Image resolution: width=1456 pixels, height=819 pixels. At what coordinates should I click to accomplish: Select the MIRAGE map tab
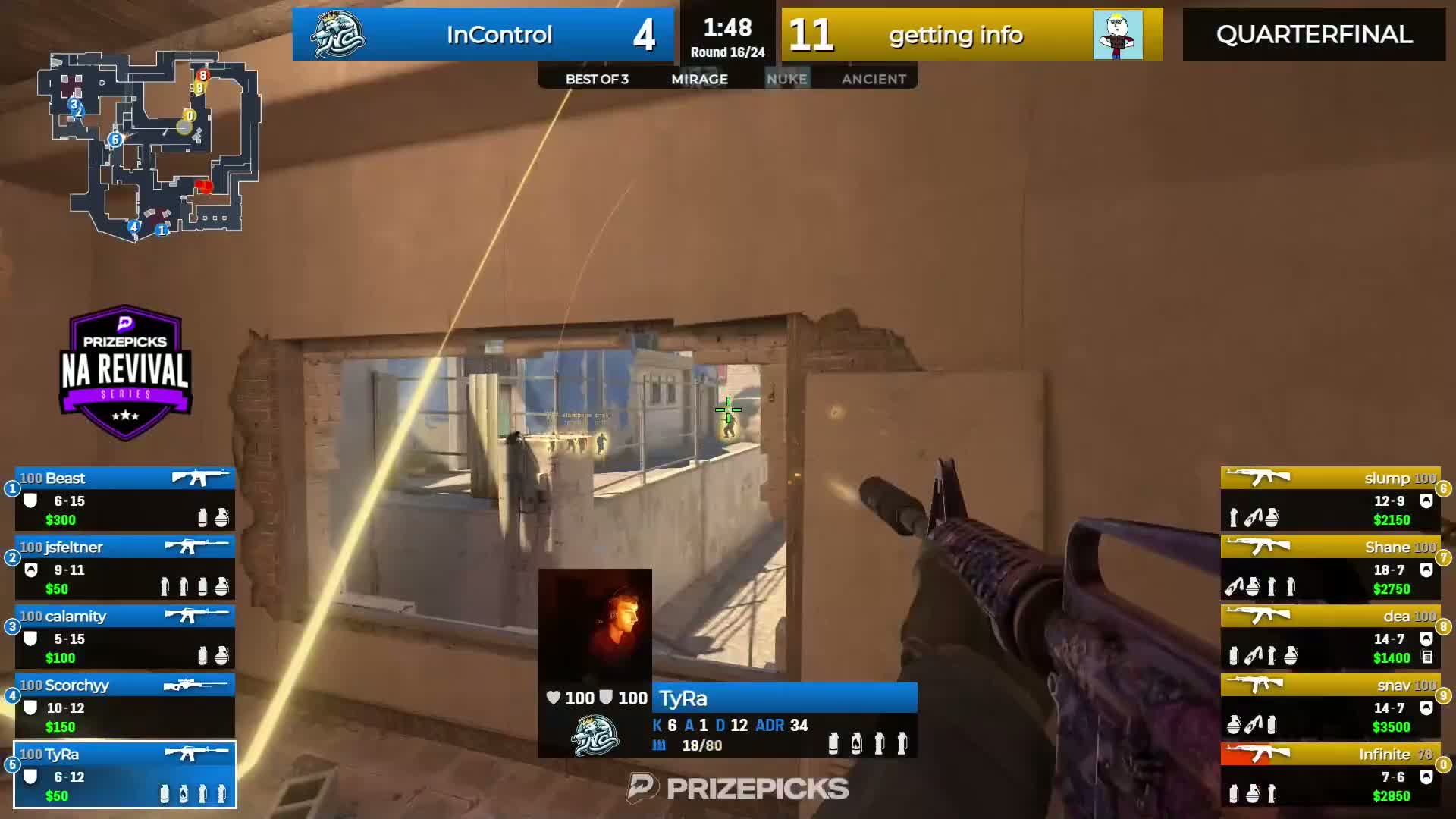pyautogui.click(x=699, y=78)
